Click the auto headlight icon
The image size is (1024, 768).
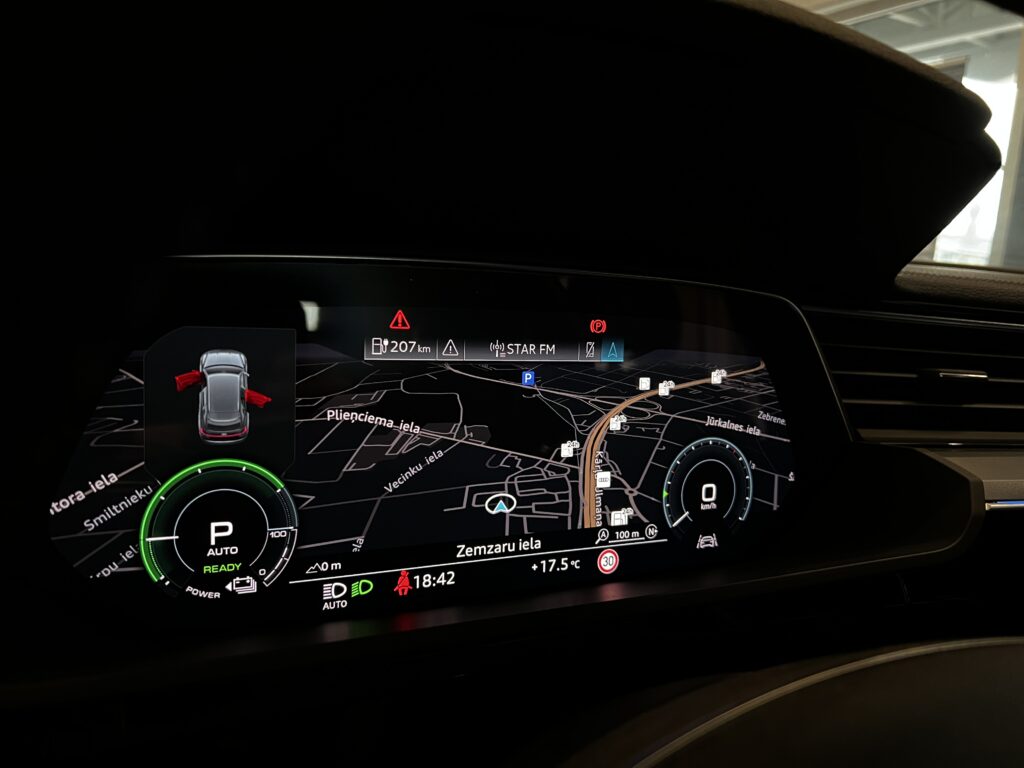[334, 592]
